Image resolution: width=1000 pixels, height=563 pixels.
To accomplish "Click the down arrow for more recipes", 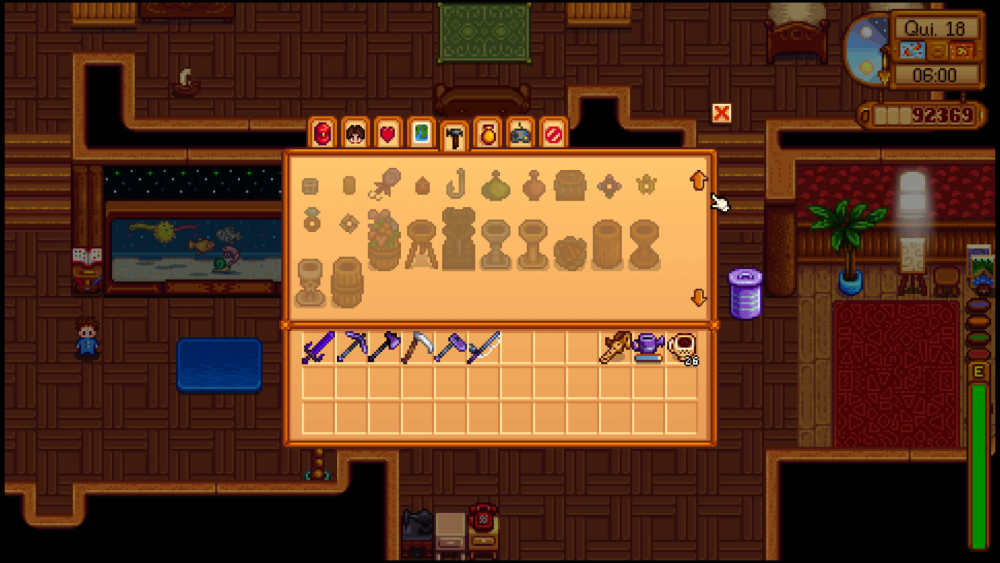I will click(x=698, y=298).
